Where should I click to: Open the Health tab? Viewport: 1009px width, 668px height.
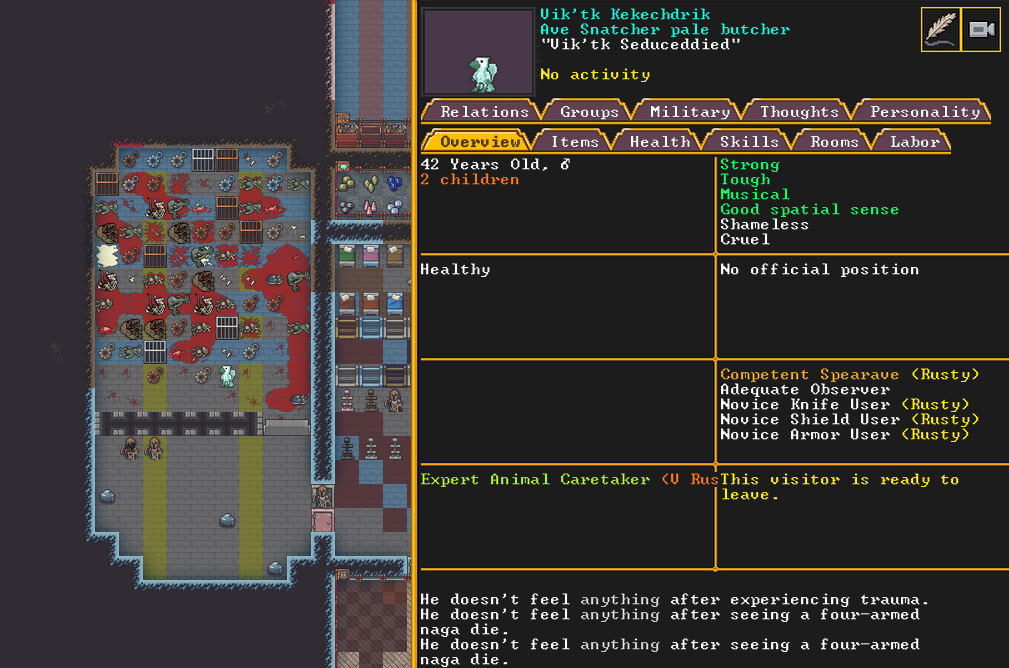pyautogui.click(x=659, y=142)
